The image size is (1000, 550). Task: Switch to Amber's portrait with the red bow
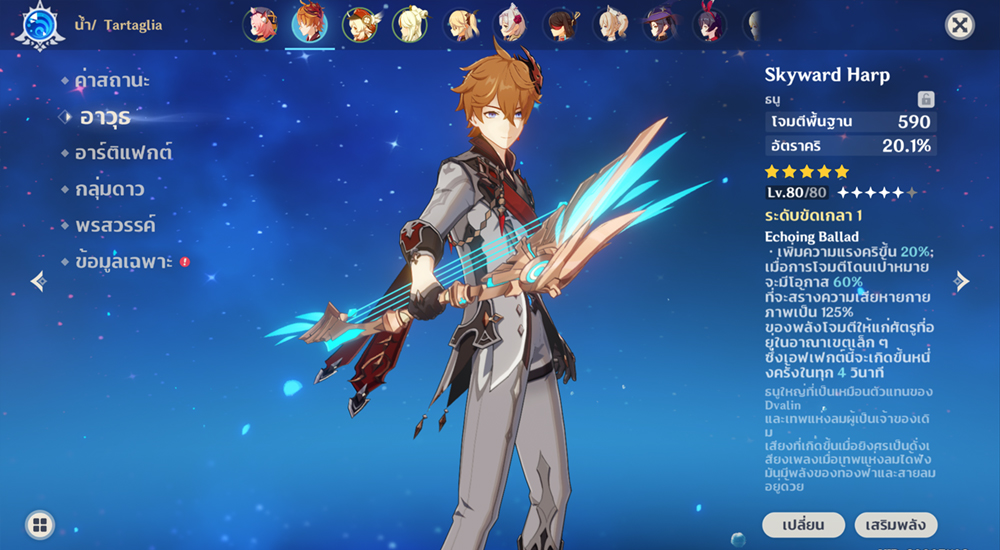[710, 24]
